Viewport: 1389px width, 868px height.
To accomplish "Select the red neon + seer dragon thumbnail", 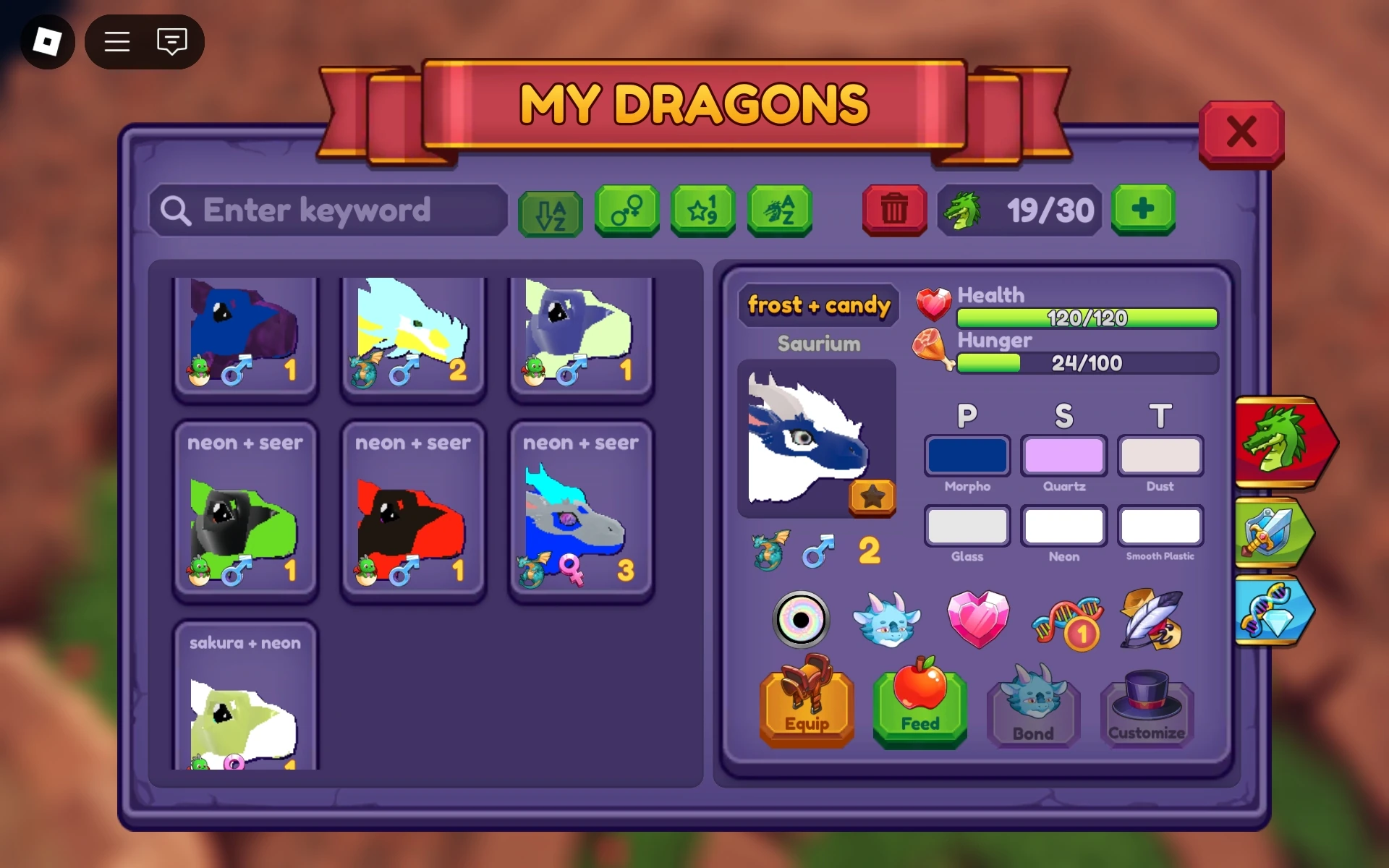I will pyautogui.click(x=413, y=514).
